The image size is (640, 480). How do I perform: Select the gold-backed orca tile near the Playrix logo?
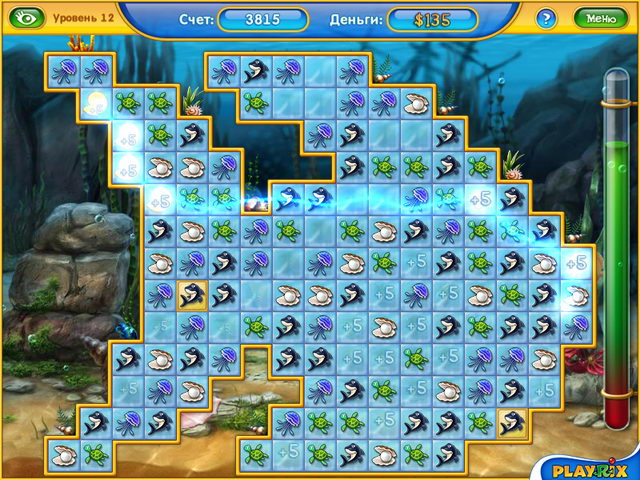pos(513,423)
